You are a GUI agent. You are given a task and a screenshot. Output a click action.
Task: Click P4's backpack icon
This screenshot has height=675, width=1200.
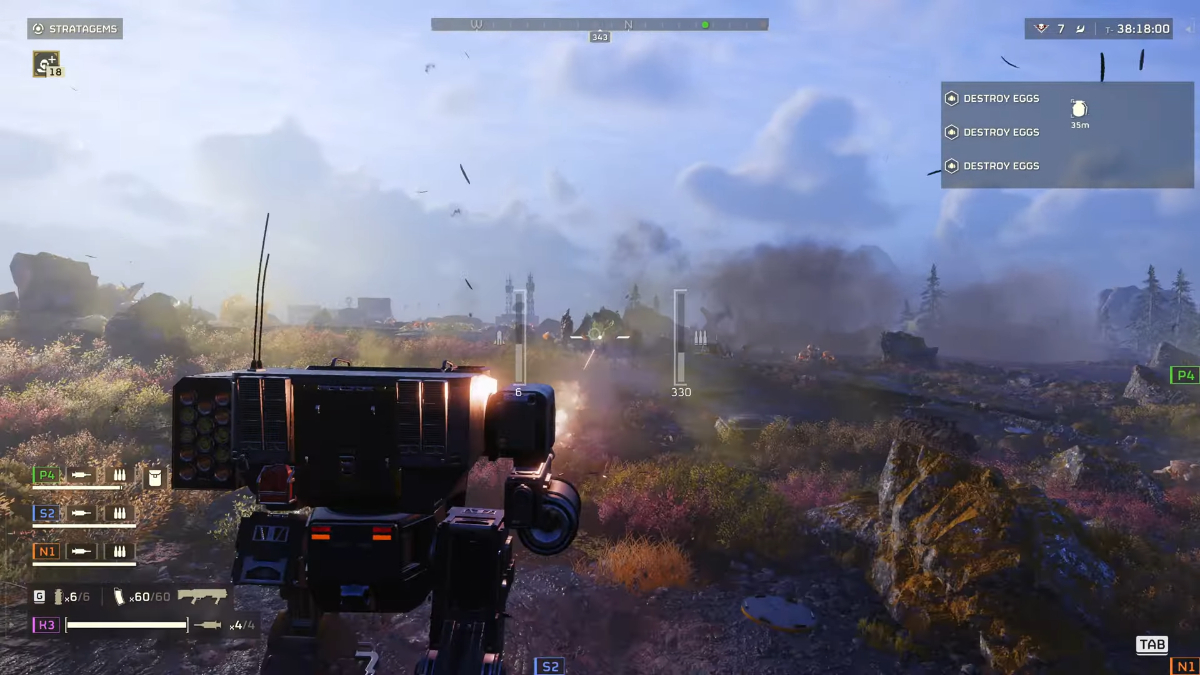(x=155, y=476)
